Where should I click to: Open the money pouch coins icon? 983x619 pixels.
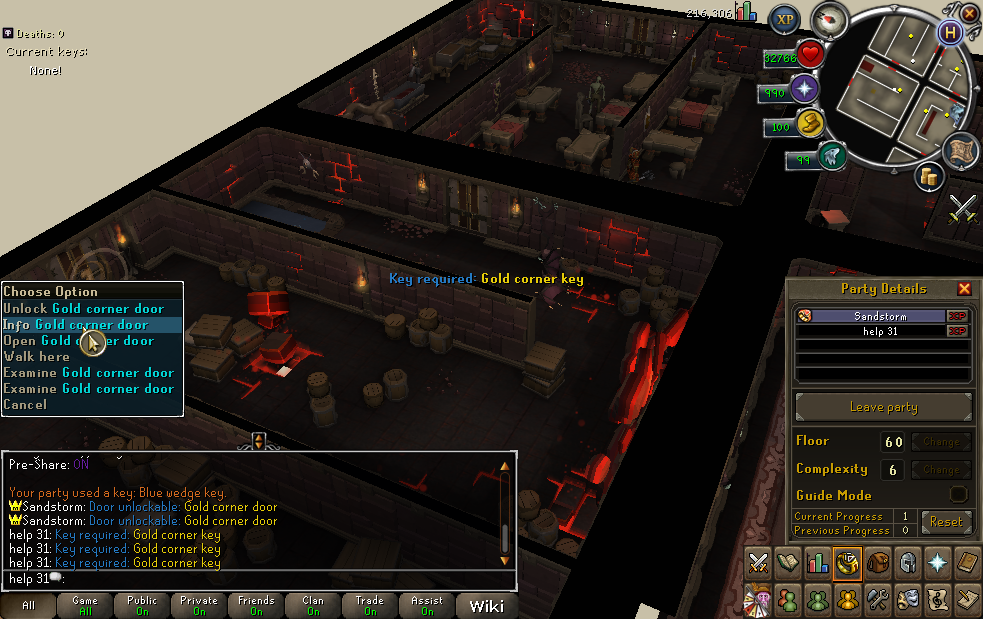click(x=930, y=177)
